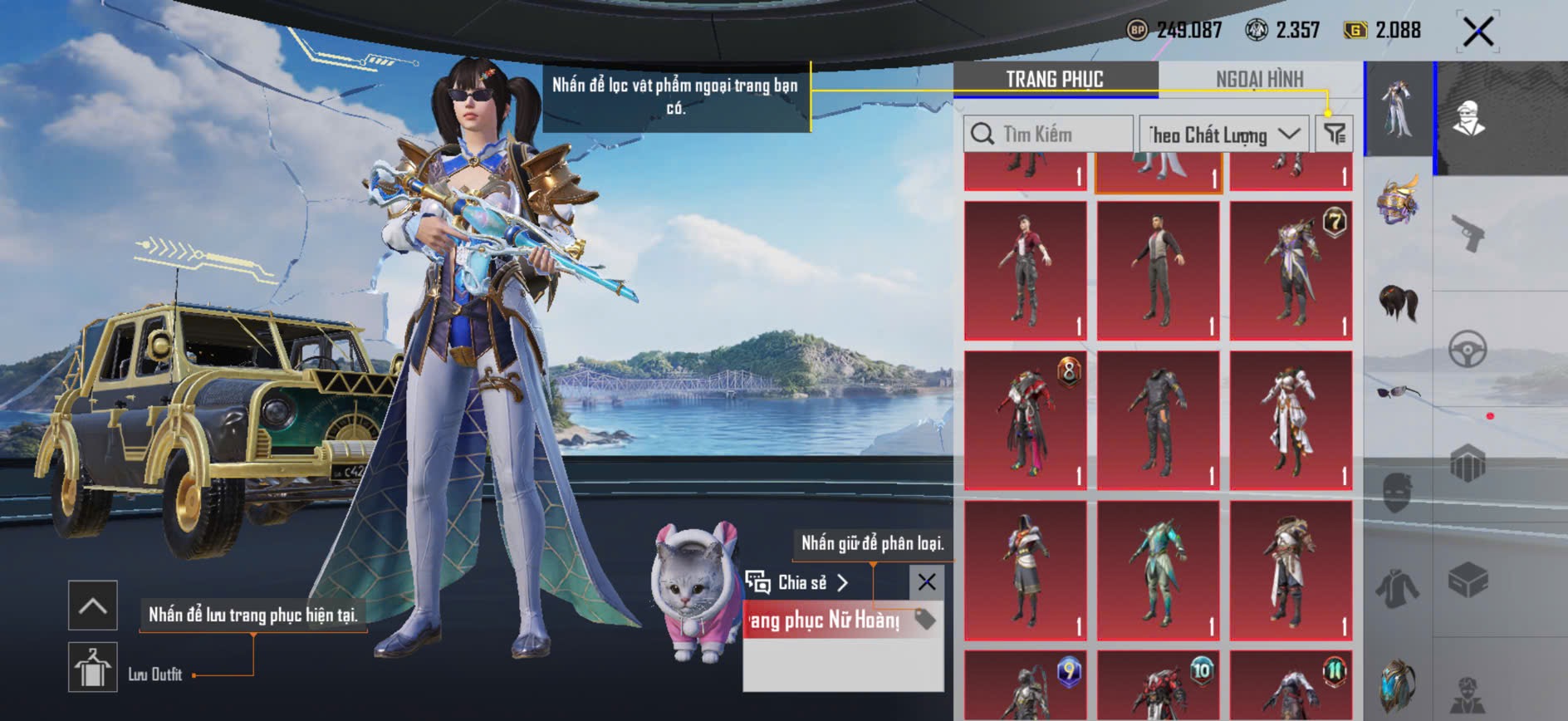Open the steering wheel vehicle category

[x=1468, y=350]
